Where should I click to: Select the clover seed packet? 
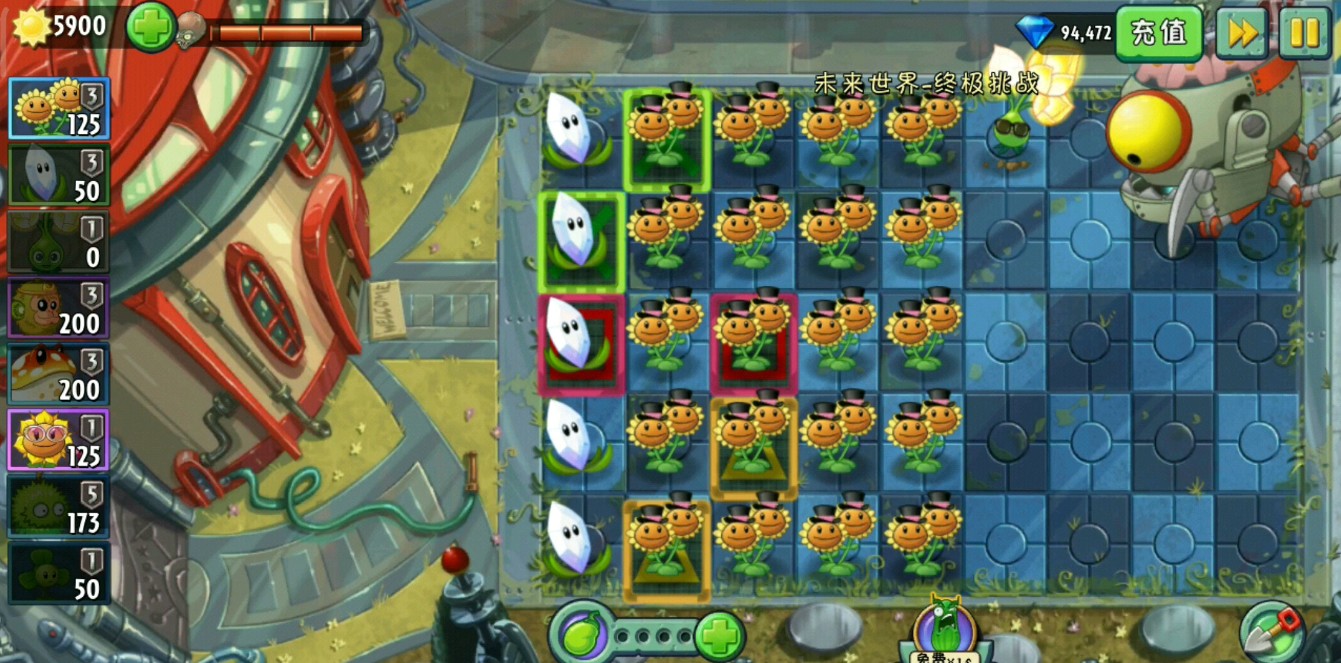click(59, 571)
